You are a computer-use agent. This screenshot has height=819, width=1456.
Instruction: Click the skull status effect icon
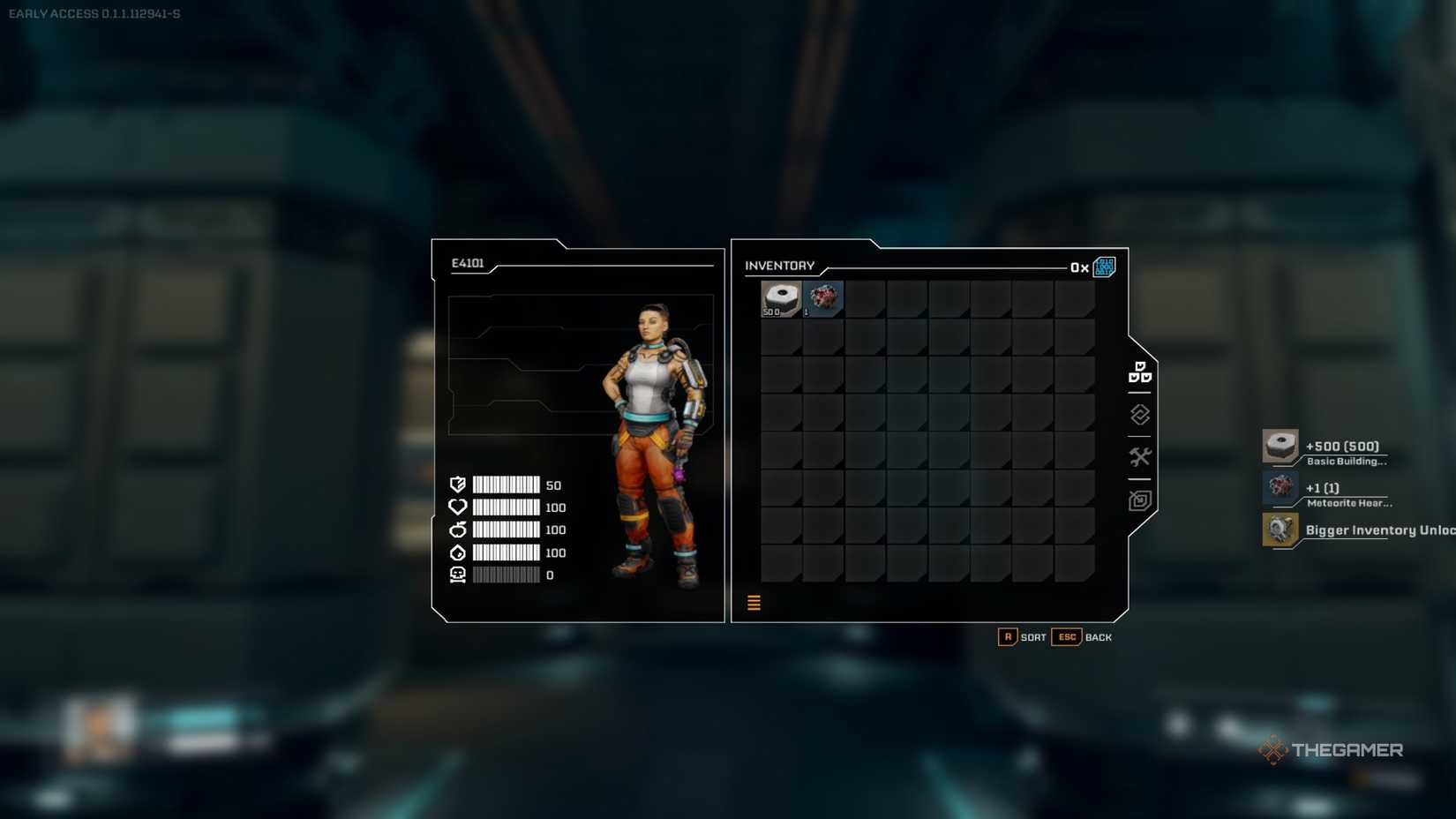click(456, 575)
